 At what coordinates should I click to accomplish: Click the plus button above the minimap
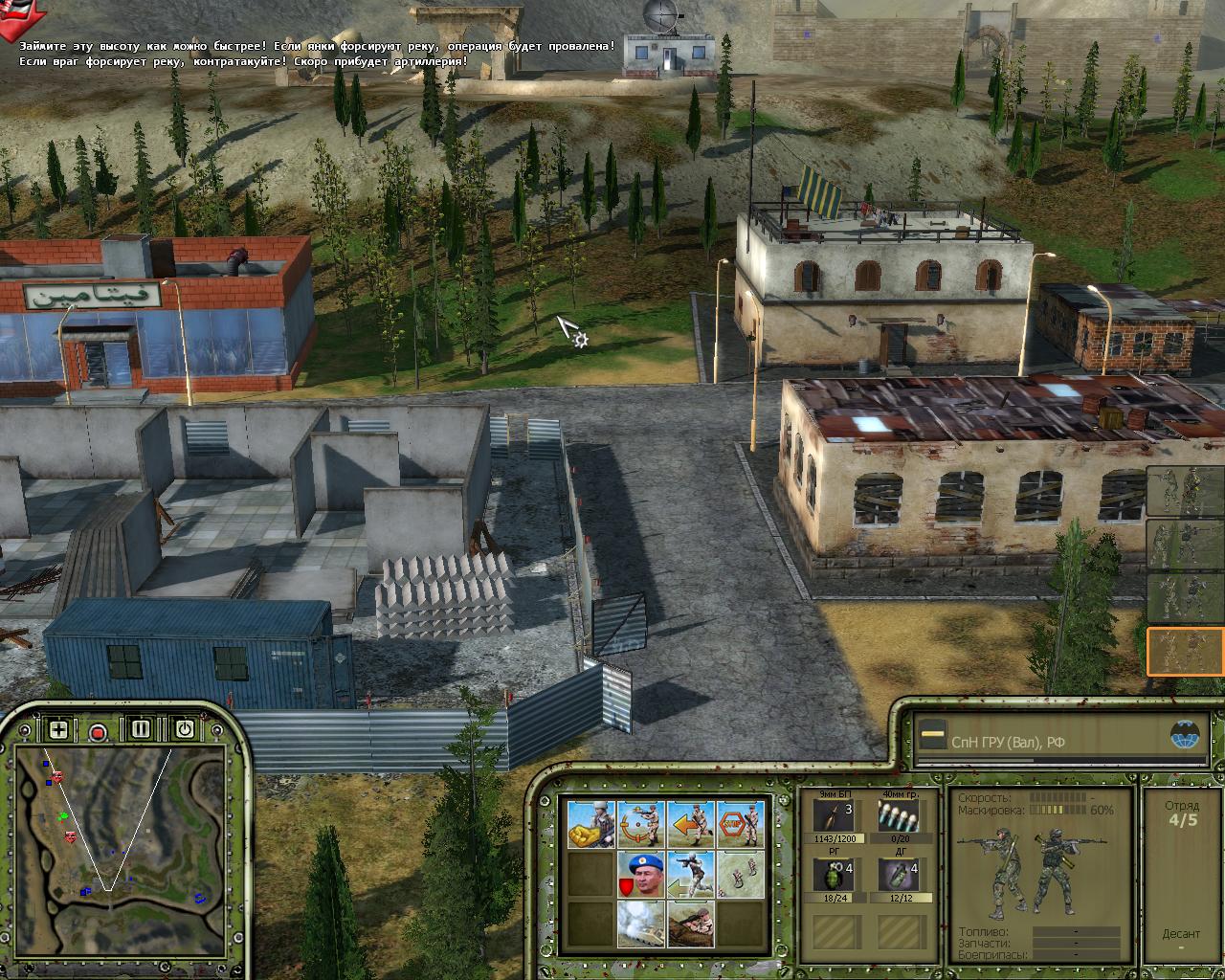tap(58, 729)
